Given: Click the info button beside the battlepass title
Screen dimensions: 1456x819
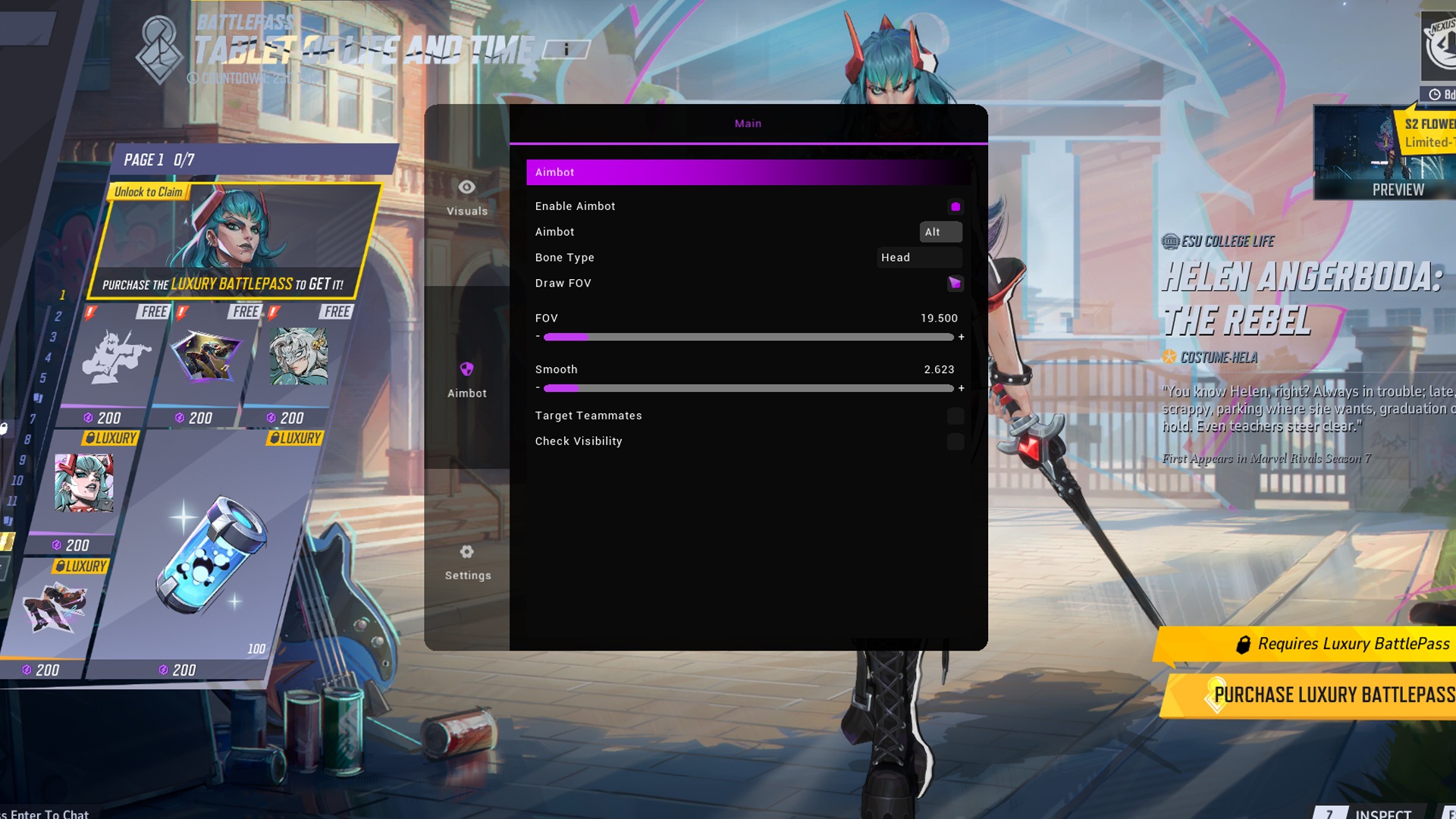Looking at the screenshot, I should pos(566,49).
